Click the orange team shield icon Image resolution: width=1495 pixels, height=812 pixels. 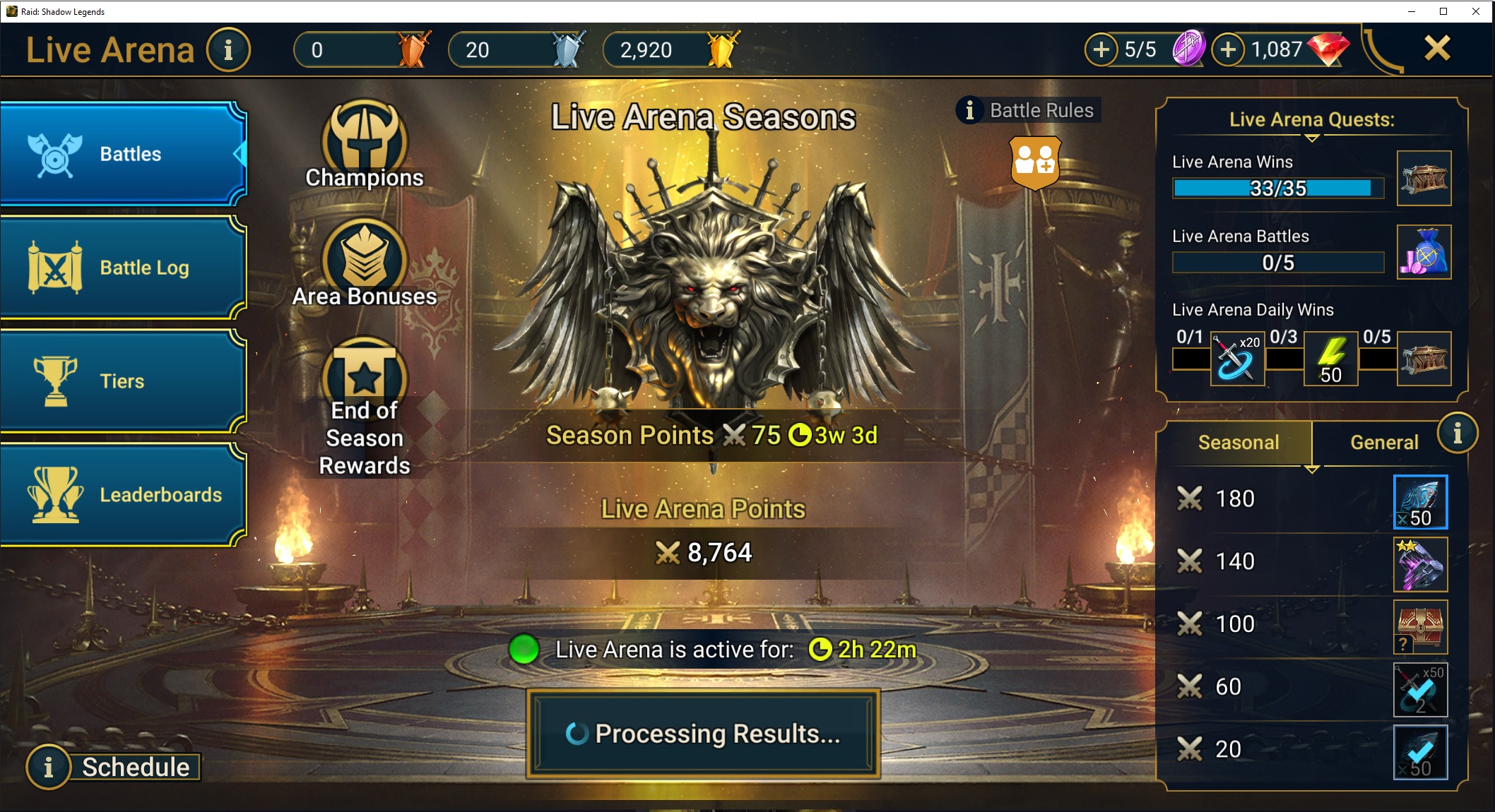click(x=1035, y=163)
